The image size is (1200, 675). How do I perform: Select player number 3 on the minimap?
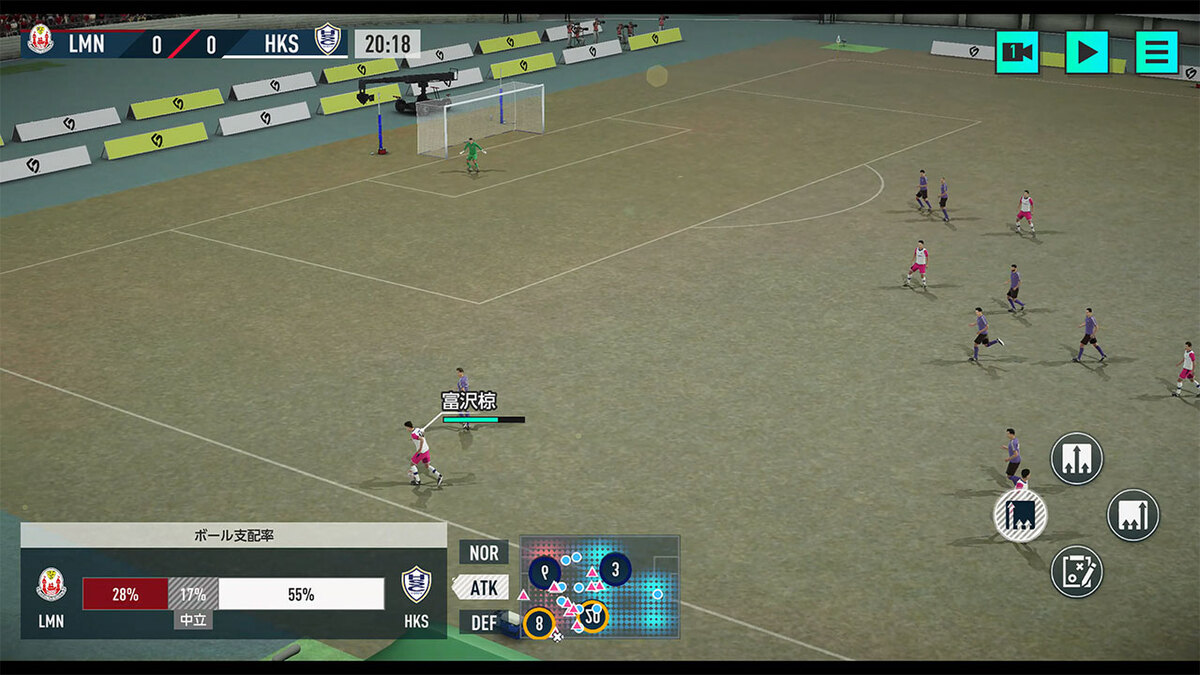(x=615, y=570)
